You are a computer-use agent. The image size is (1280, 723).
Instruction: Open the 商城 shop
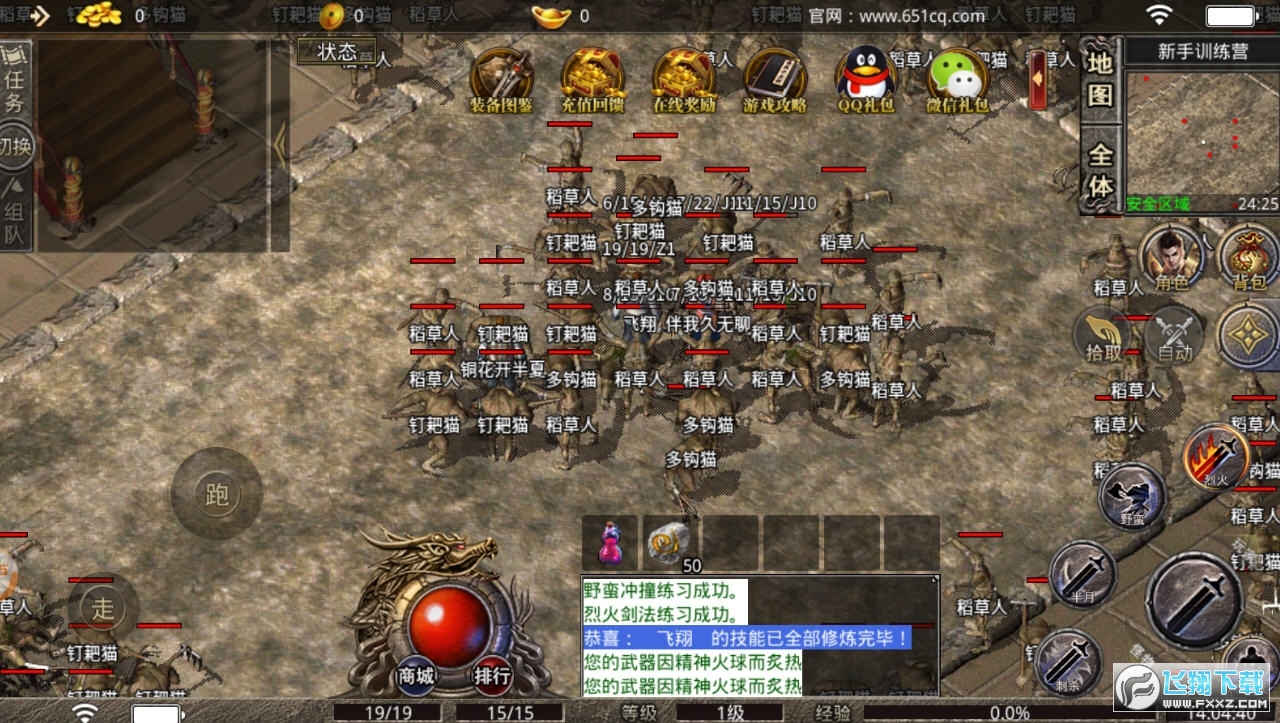(x=417, y=675)
